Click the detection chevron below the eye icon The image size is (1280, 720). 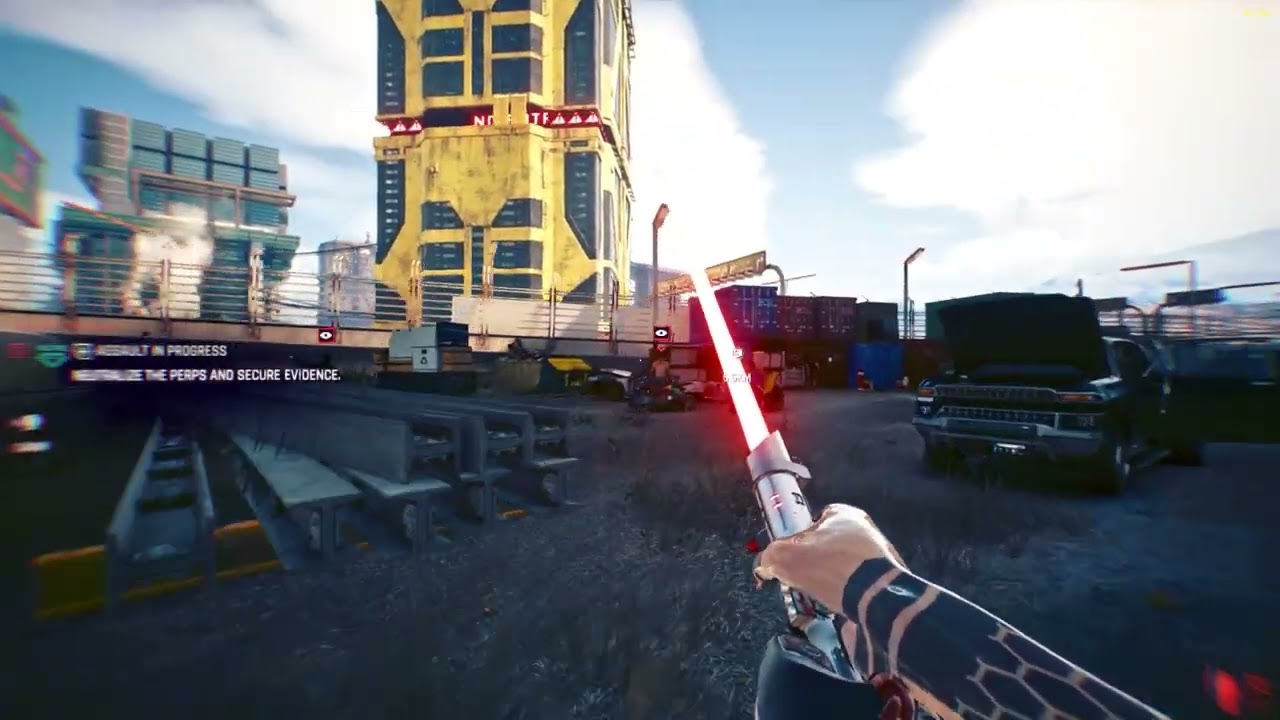(x=661, y=349)
